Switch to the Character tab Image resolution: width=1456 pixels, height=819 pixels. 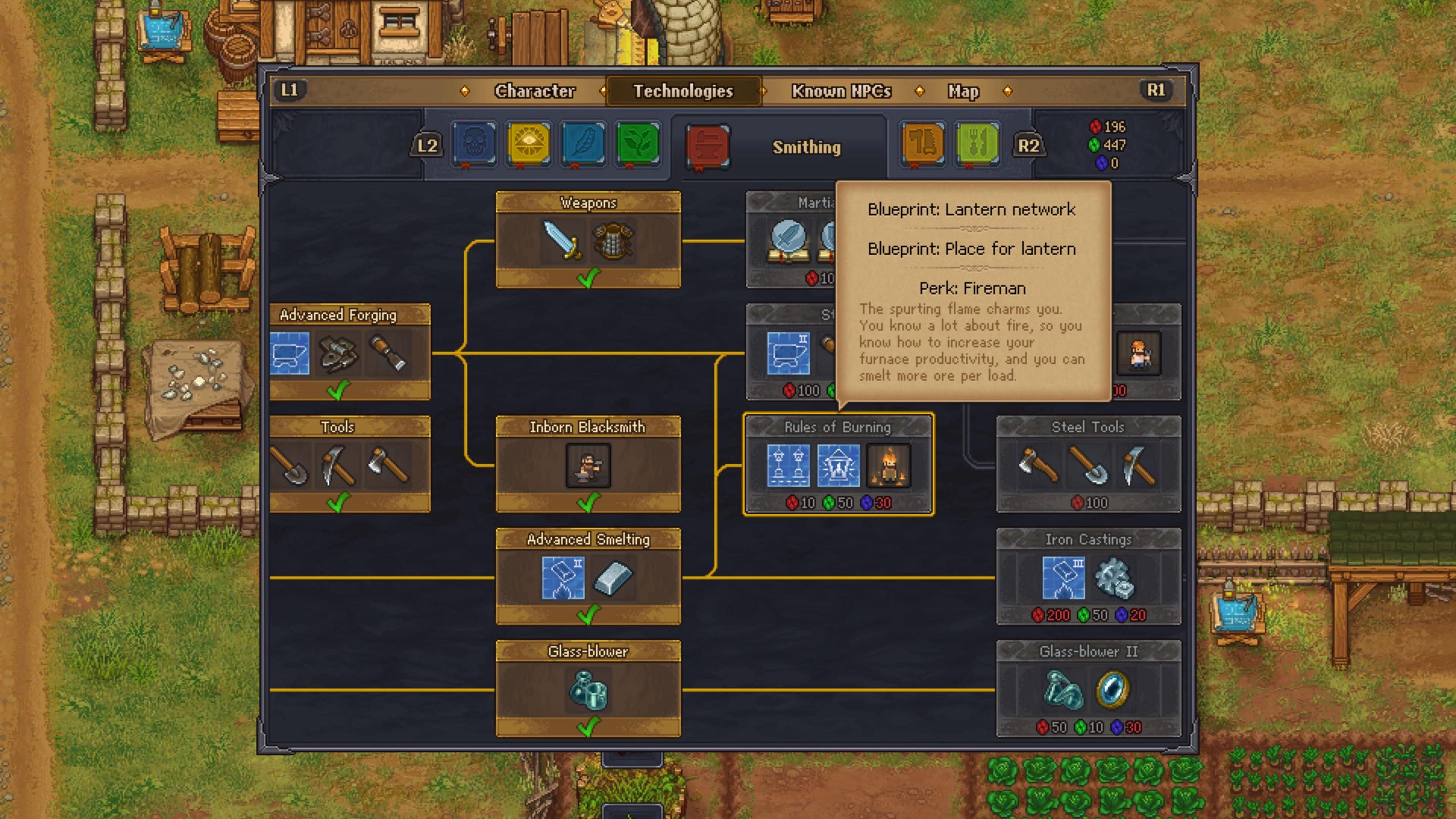pyautogui.click(x=535, y=91)
